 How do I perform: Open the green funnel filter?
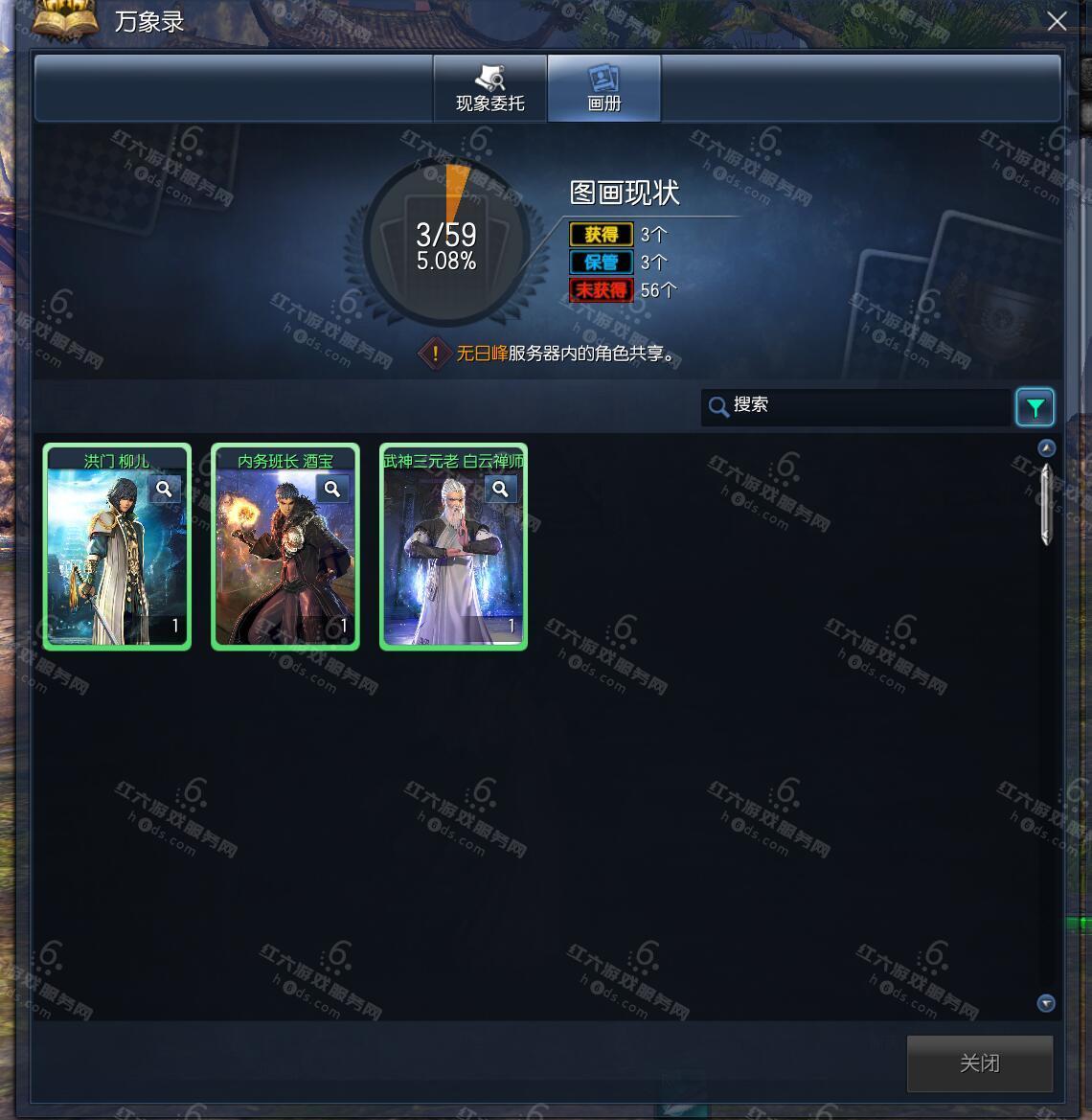(1035, 407)
